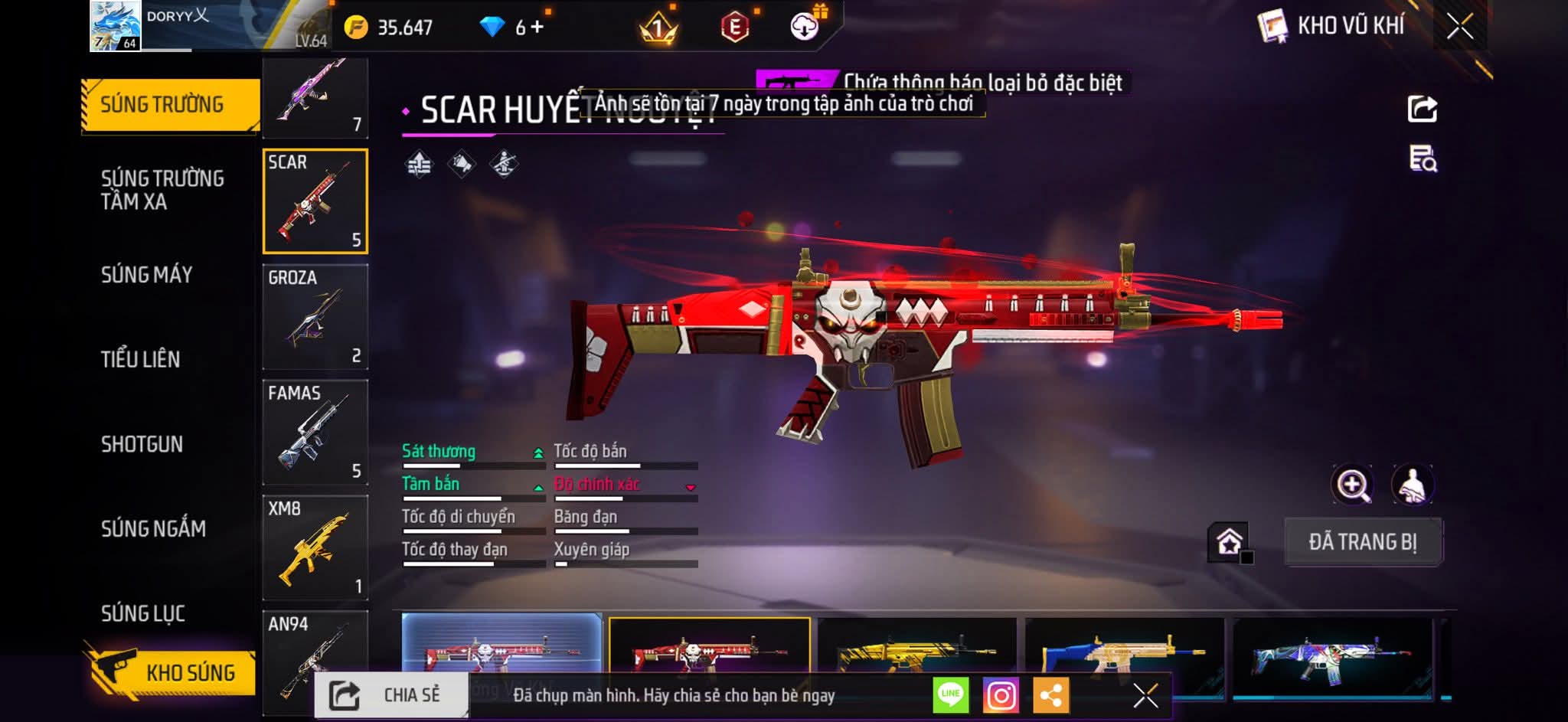Choose the FAMAS weapon tile
This screenshot has width=1568, height=722.
tap(315, 433)
